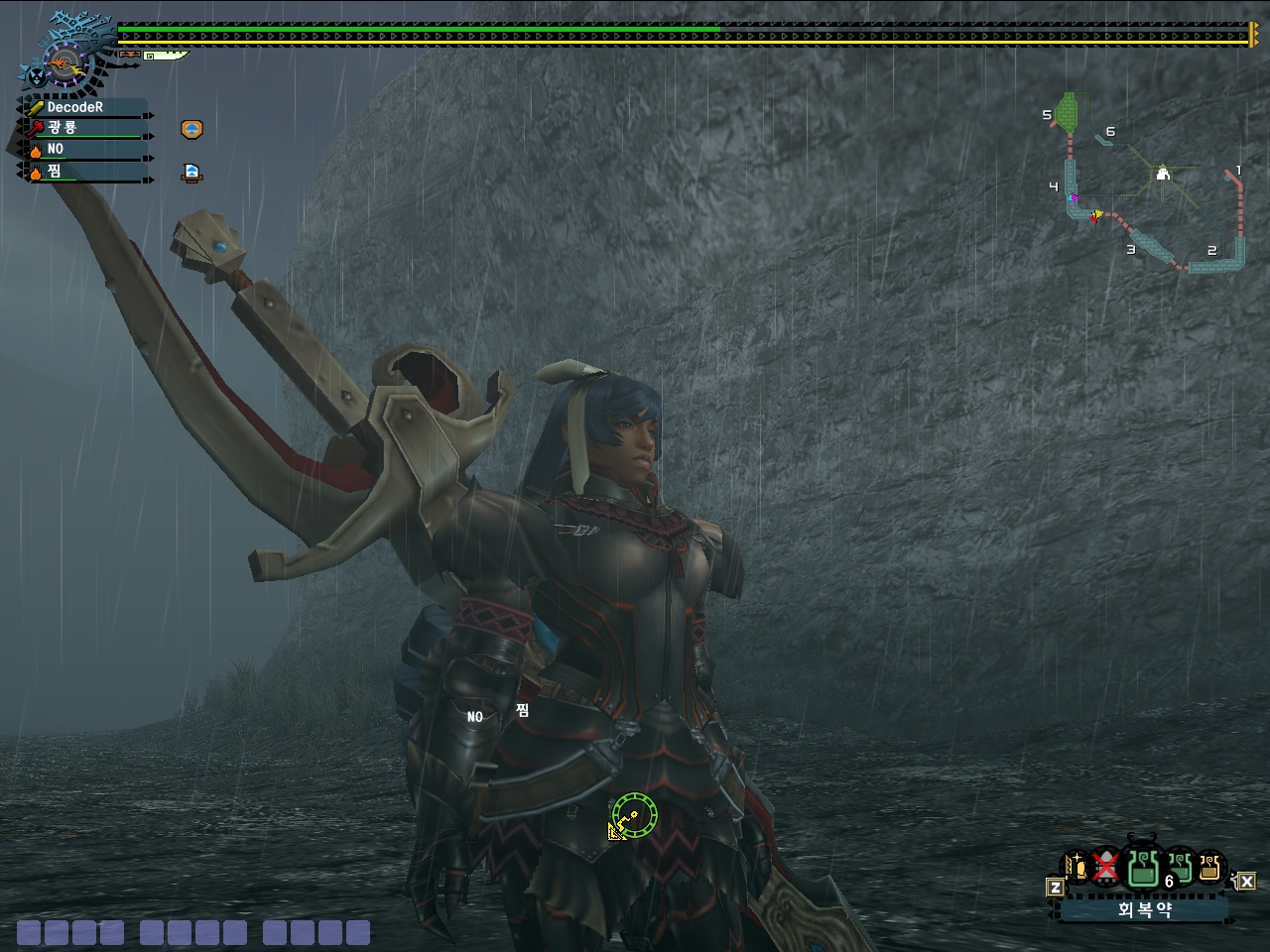Select the large green potion item
This screenshot has height=952, width=1270.
pyautogui.click(x=1143, y=867)
